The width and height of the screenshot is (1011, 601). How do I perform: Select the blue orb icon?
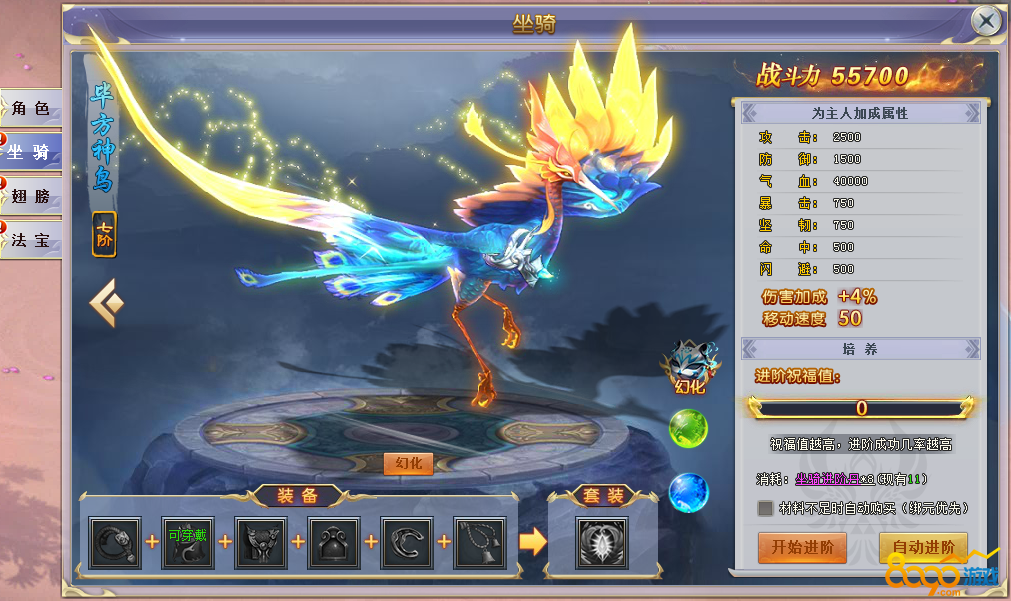point(688,492)
